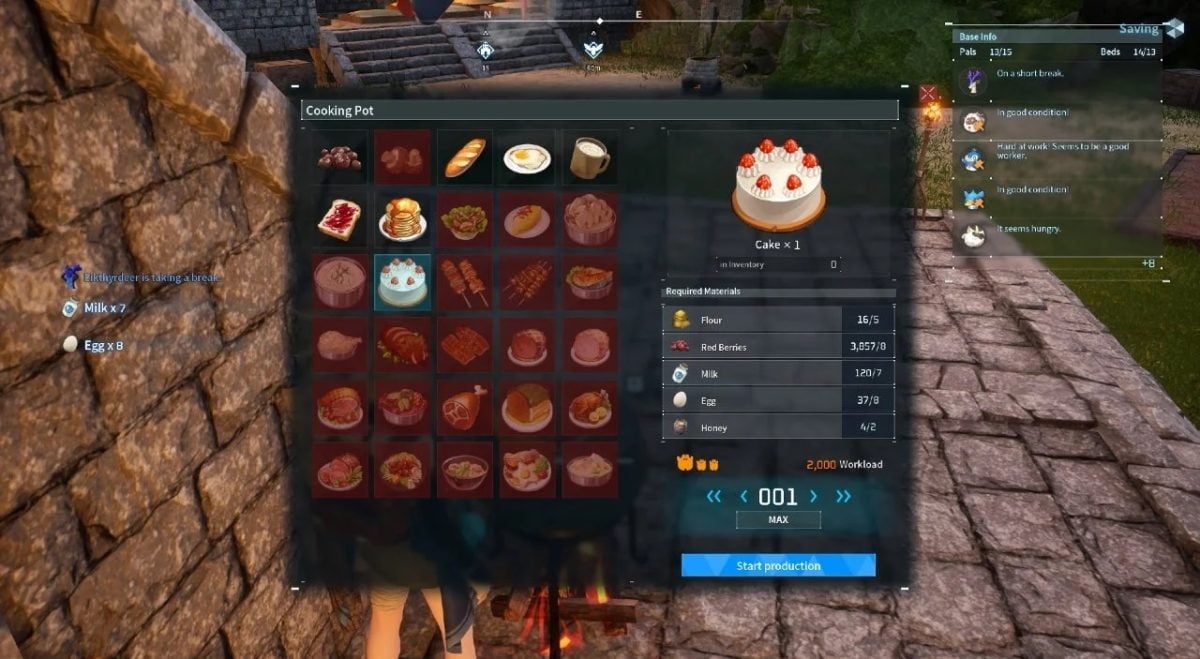Choose the waffles recipe

(x=465, y=344)
